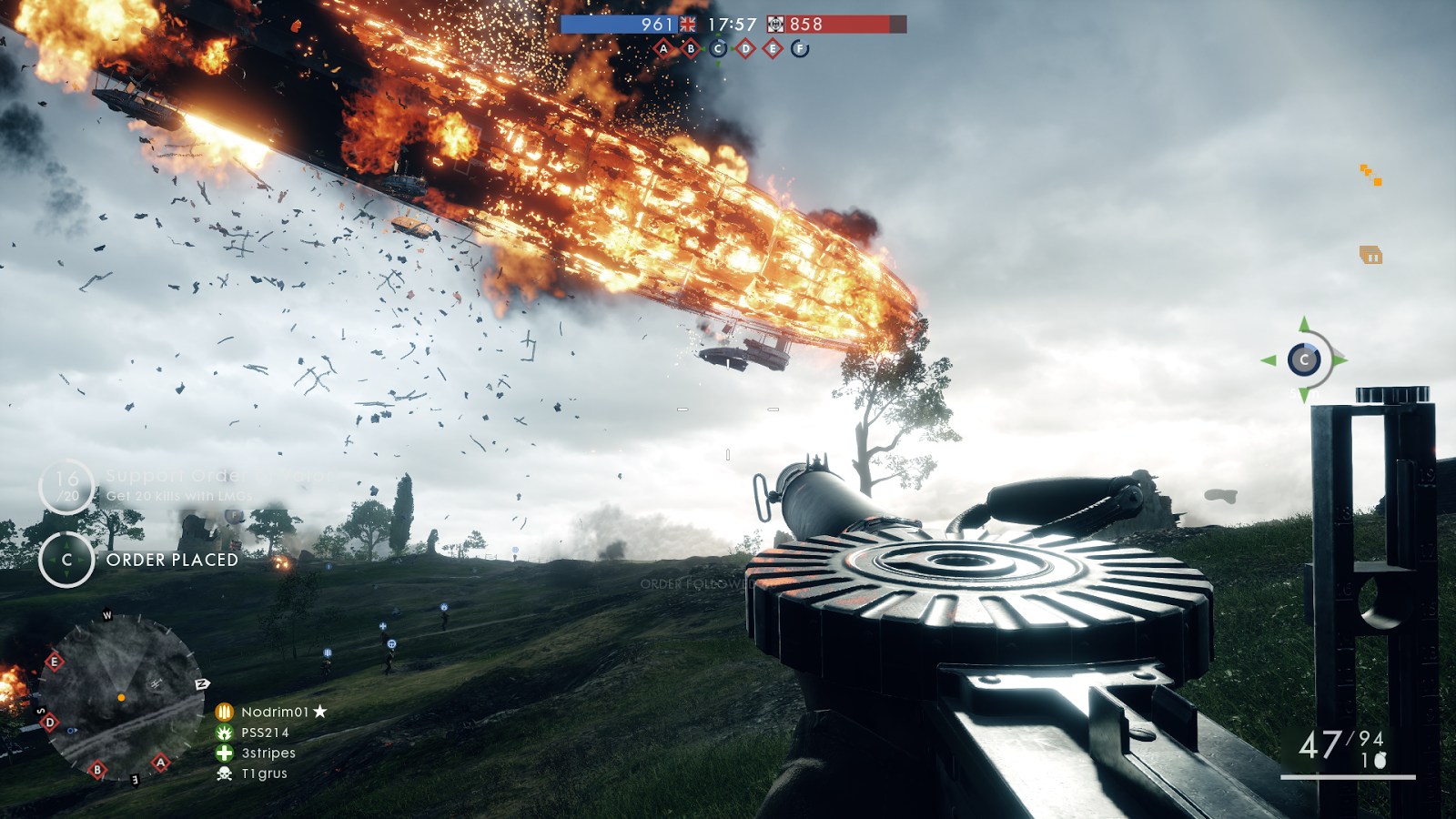Select objective F flag in top score bar
The image size is (1456, 819).
(800, 49)
